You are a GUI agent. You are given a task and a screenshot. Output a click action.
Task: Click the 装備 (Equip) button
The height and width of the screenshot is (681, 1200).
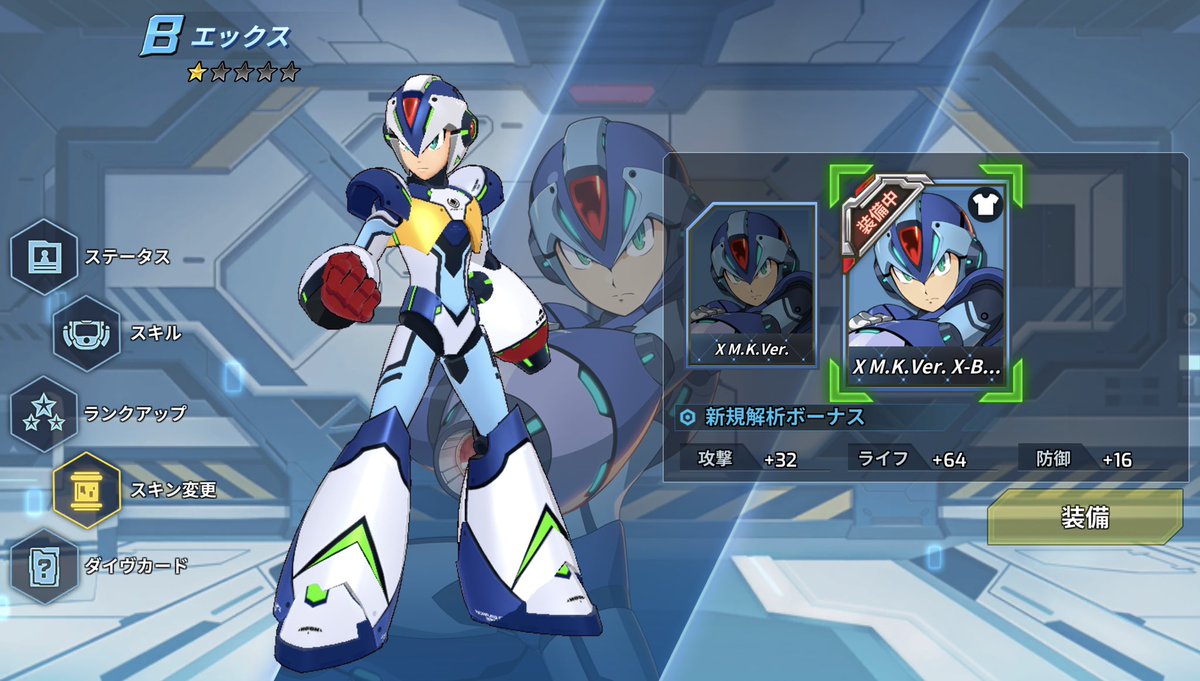tap(1084, 517)
